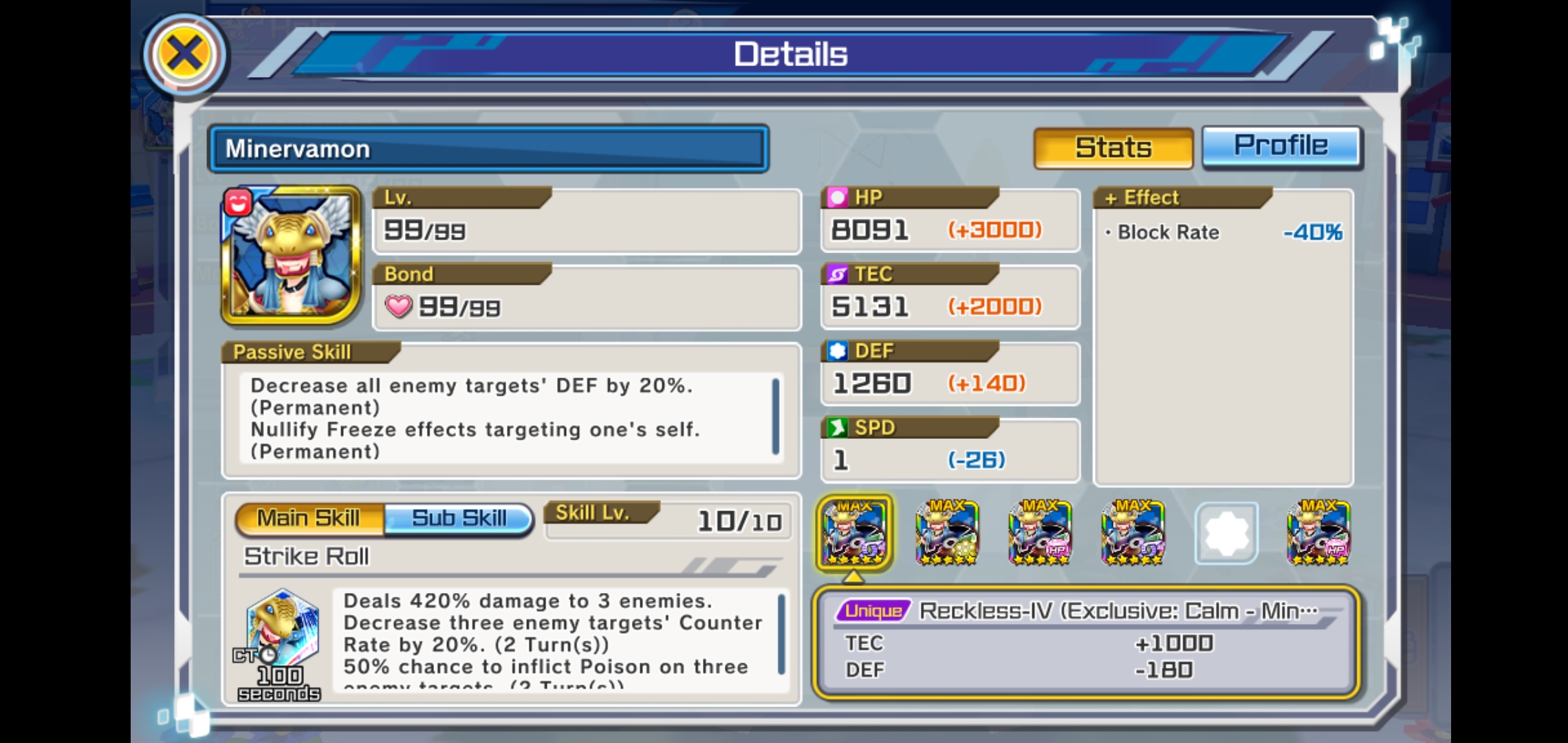Select the third plugin chip with HP icon
Image resolution: width=1568 pixels, height=743 pixels.
click(1040, 533)
